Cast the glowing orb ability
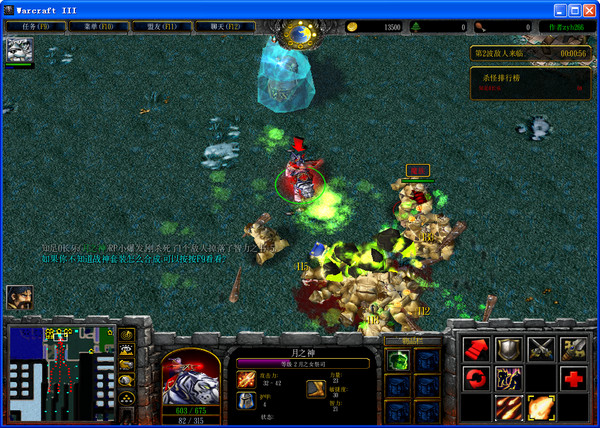The image size is (600, 428). pyautogui.click(x=541, y=407)
